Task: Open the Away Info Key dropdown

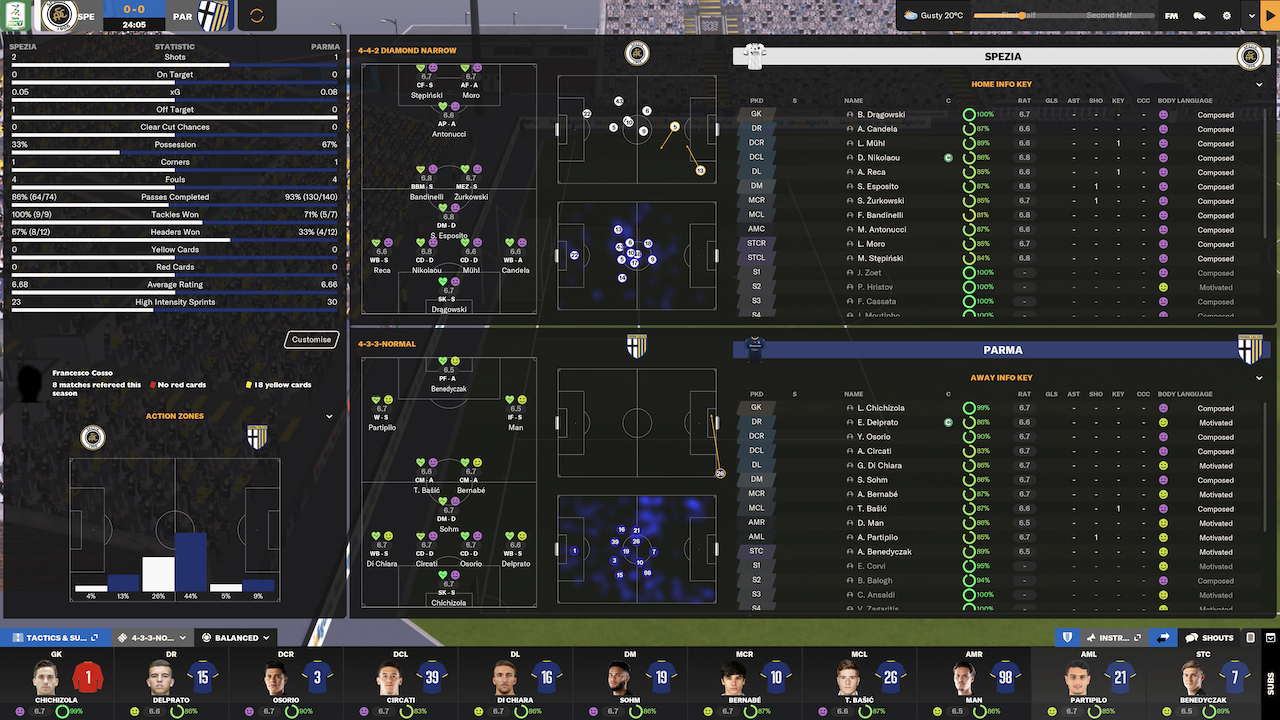Action: pos(1259,378)
